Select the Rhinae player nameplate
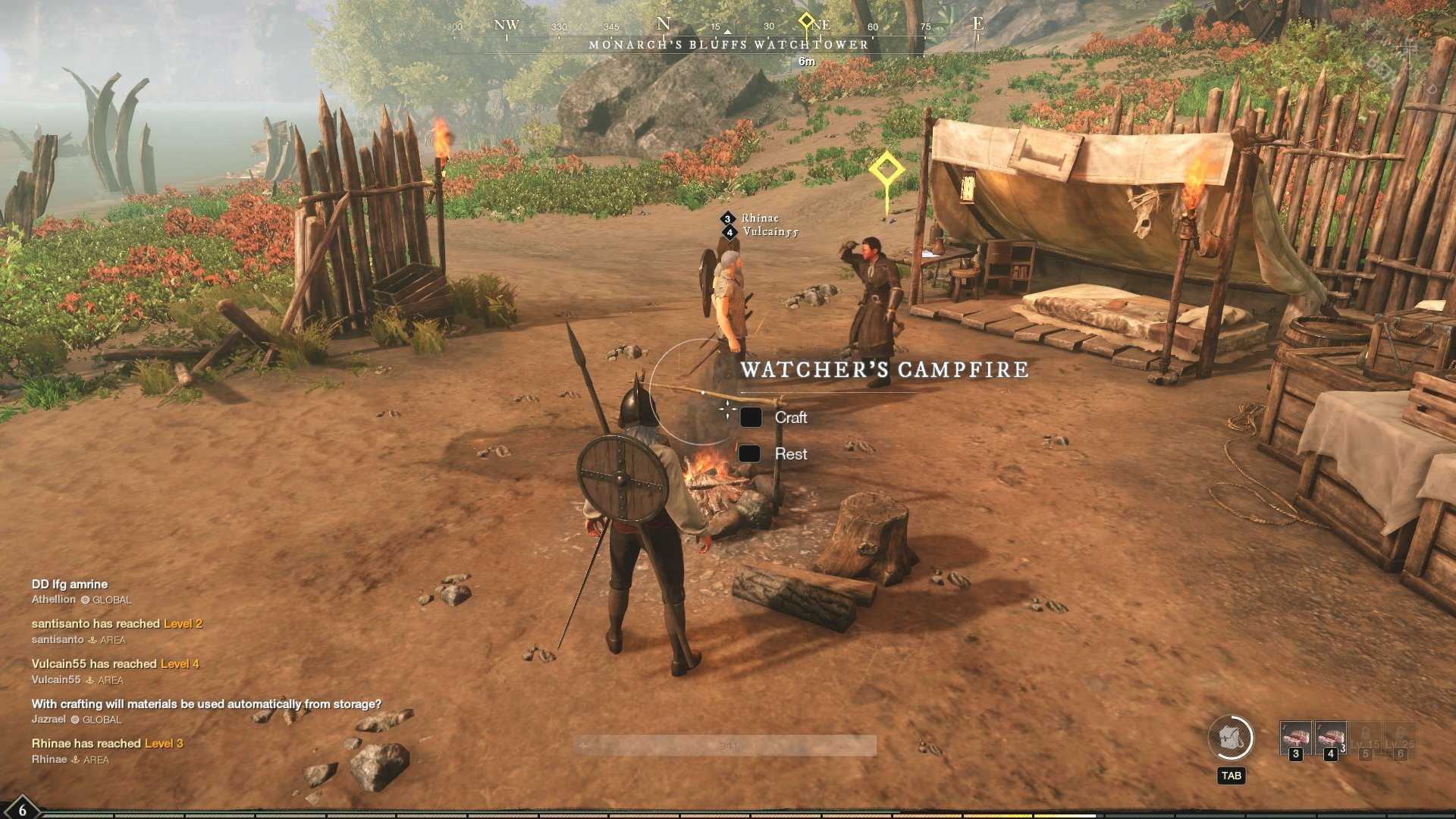 click(759, 218)
